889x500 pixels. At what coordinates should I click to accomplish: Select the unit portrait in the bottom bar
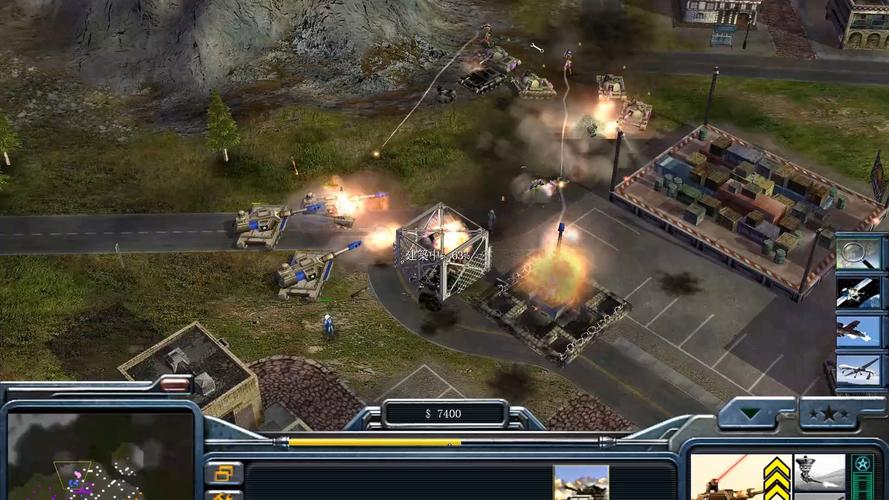581,482
